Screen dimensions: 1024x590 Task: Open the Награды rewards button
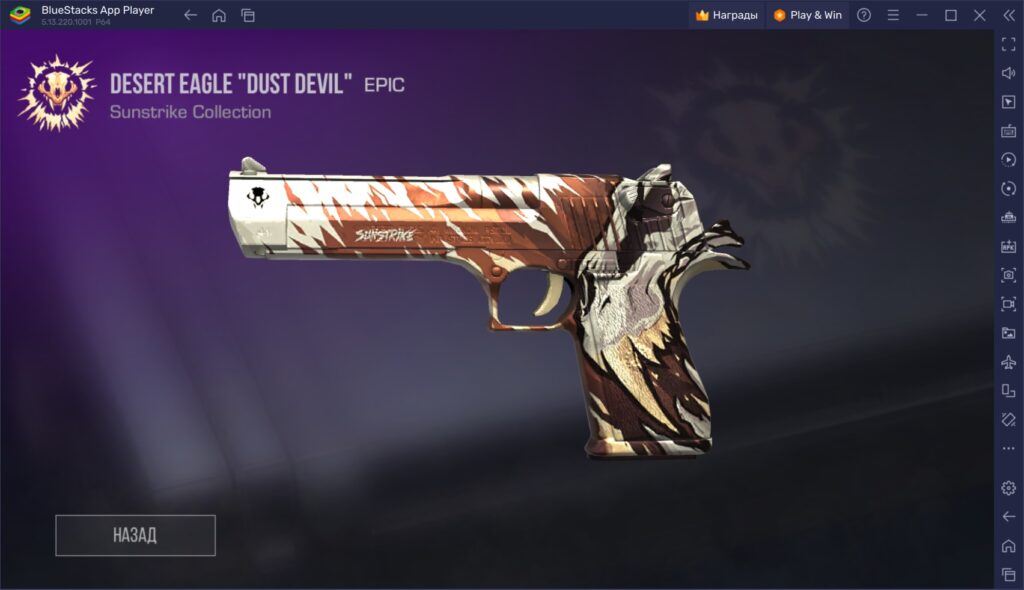tap(726, 15)
